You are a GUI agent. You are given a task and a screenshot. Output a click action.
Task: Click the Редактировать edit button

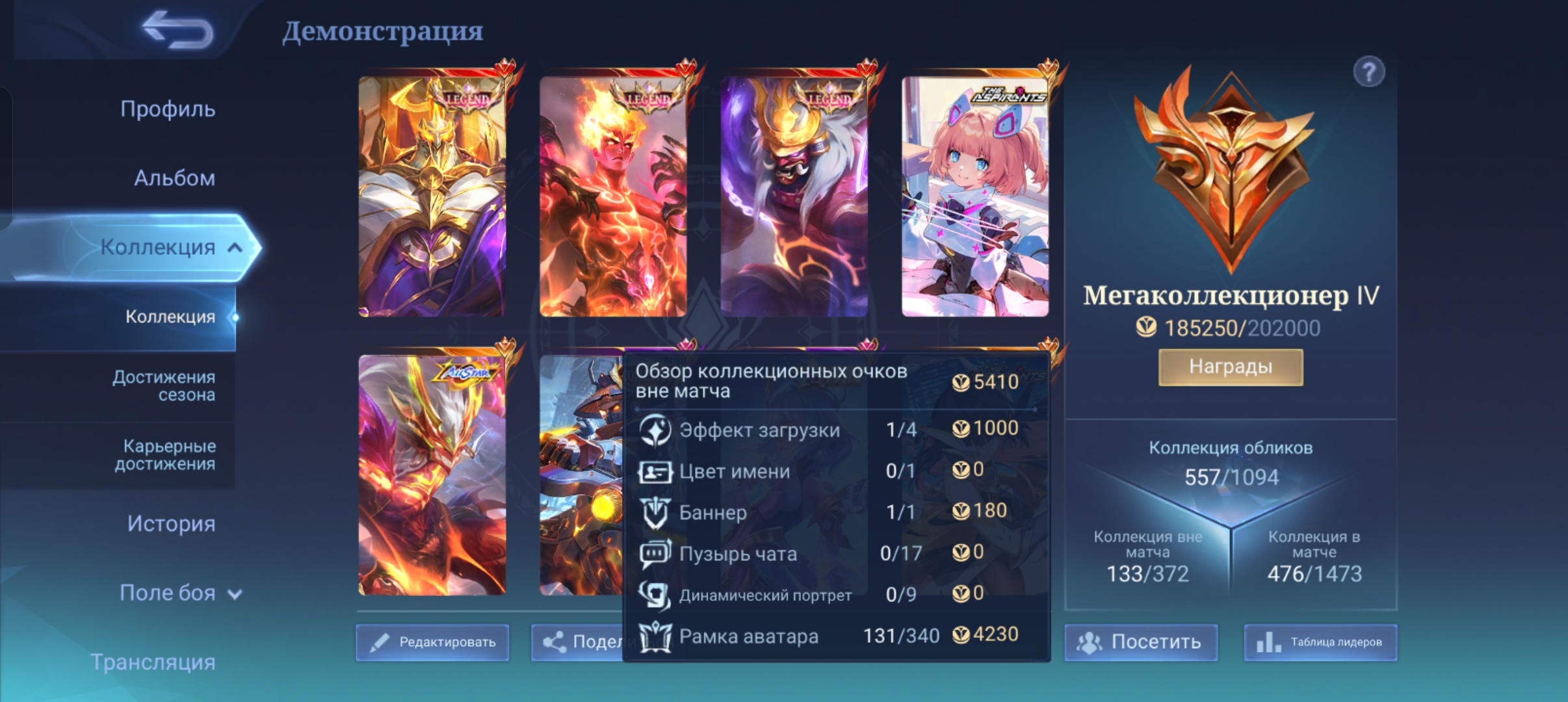pyautogui.click(x=432, y=642)
